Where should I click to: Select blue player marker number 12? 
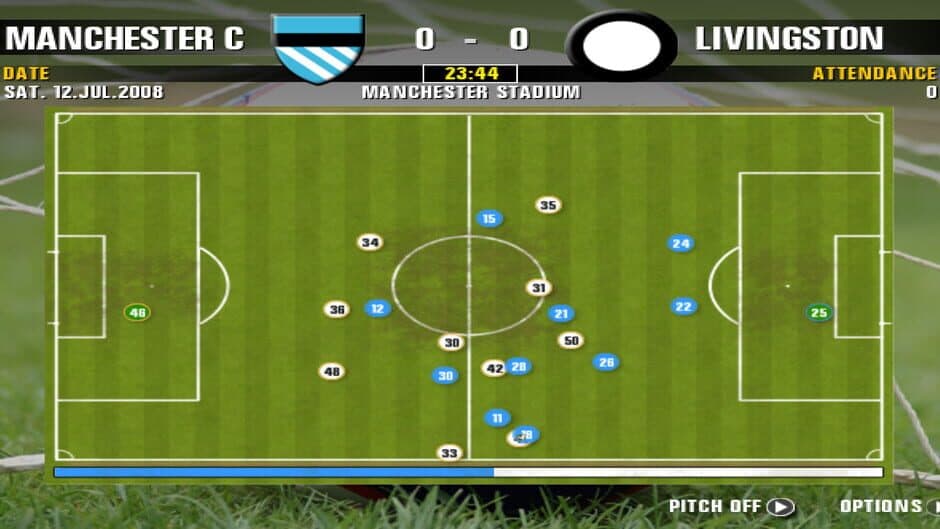[x=377, y=309]
